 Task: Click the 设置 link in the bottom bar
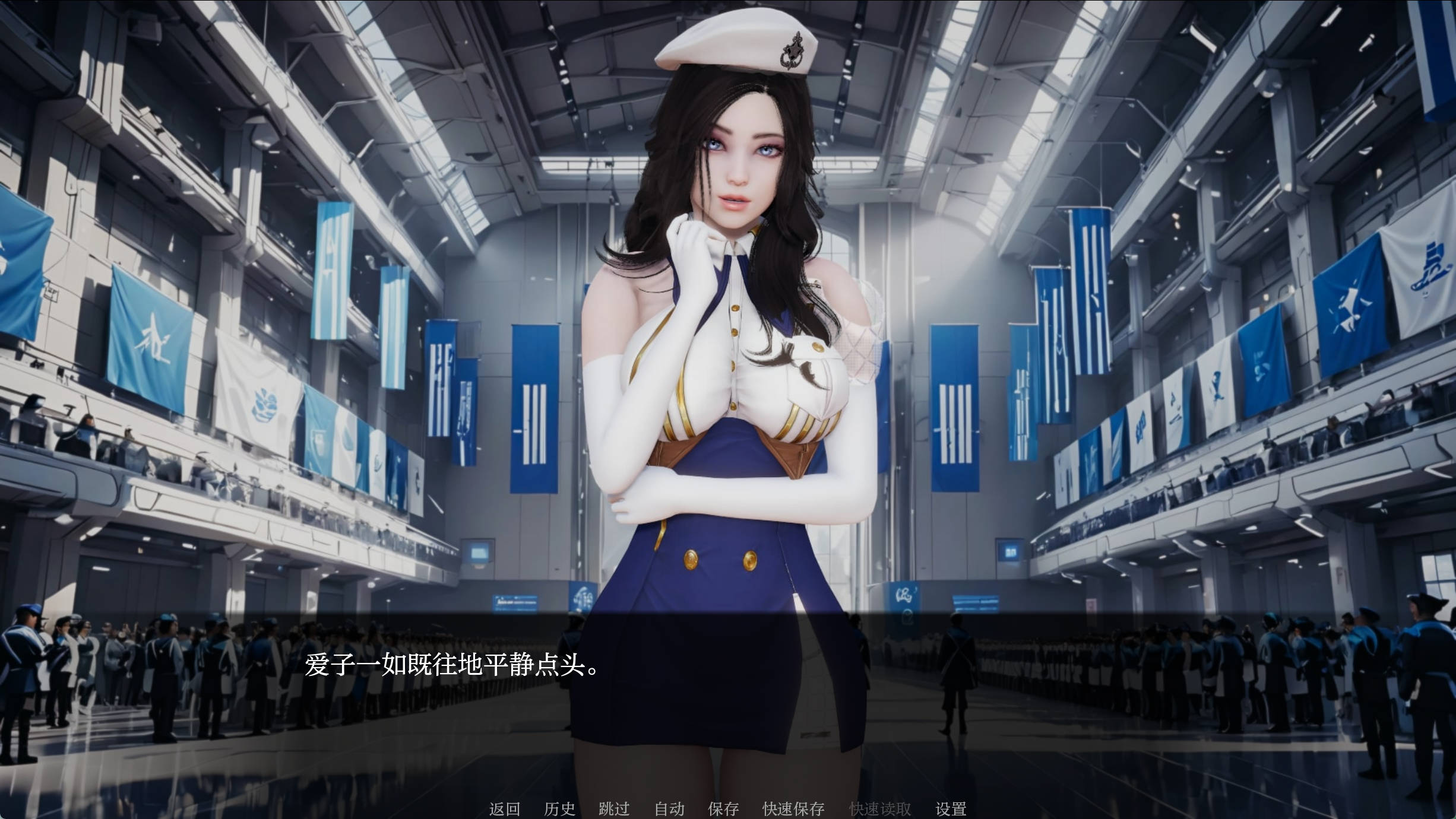pyautogui.click(x=952, y=808)
